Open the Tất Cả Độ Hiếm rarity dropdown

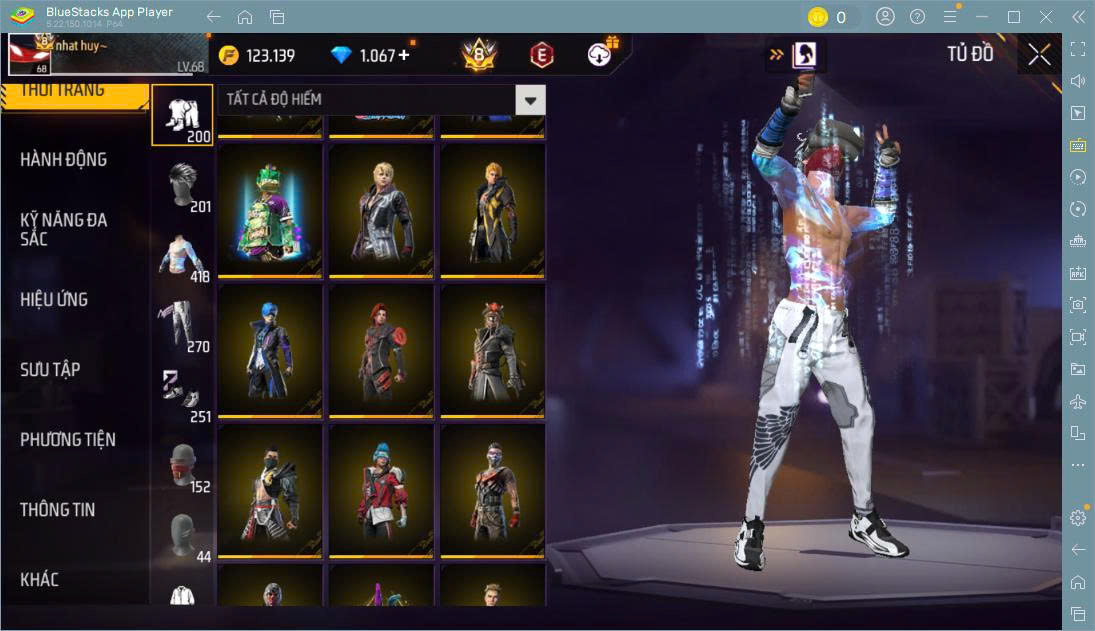pyautogui.click(x=530, y=100)
